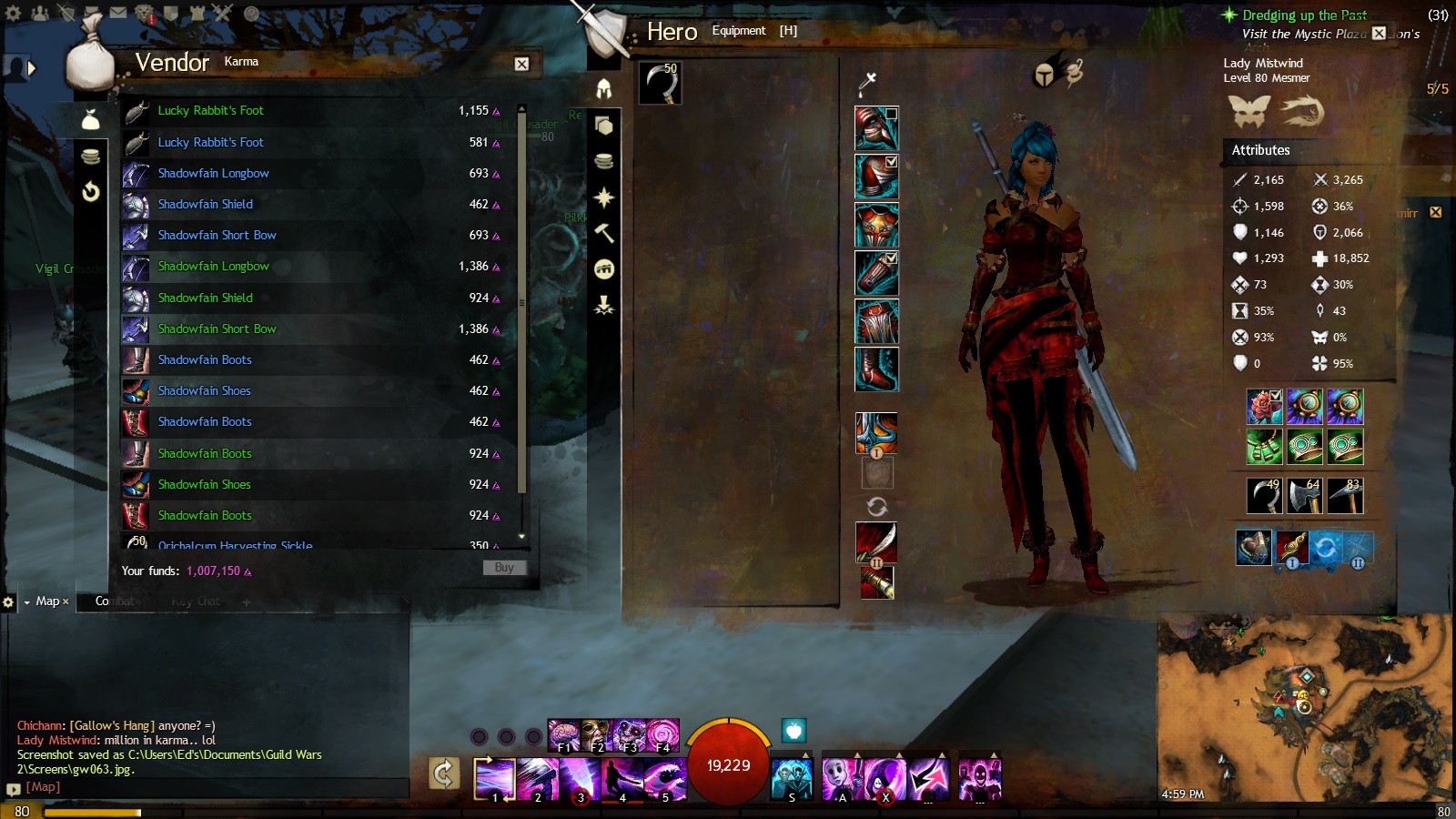Uncheck the gloves visibility checkbox
This screenshot has height=819, width=1456.
click(891, 258)
